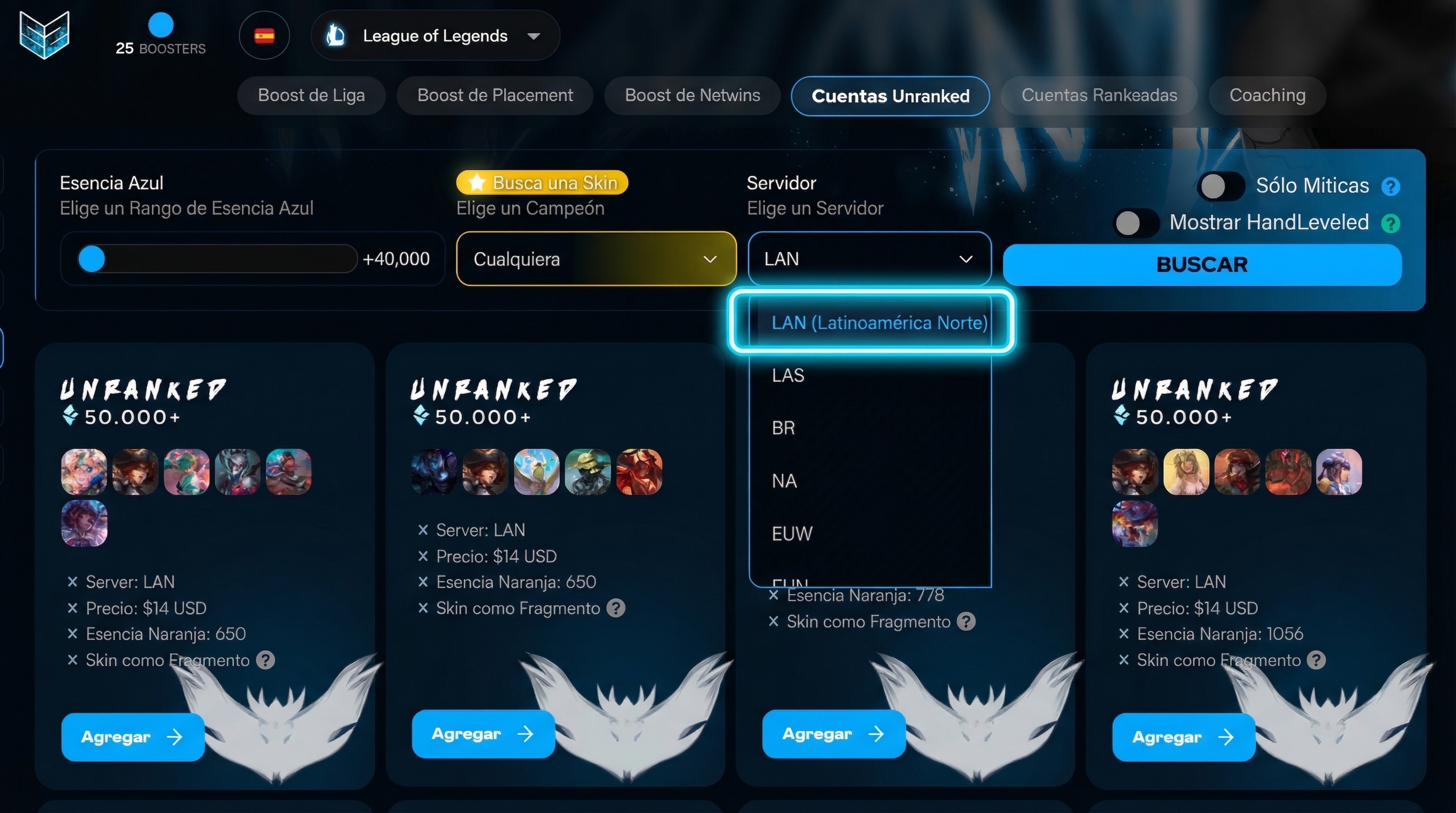1456x813 pixels.
Task: Expand the LAN server dropdown
Action: pos(869,258)
